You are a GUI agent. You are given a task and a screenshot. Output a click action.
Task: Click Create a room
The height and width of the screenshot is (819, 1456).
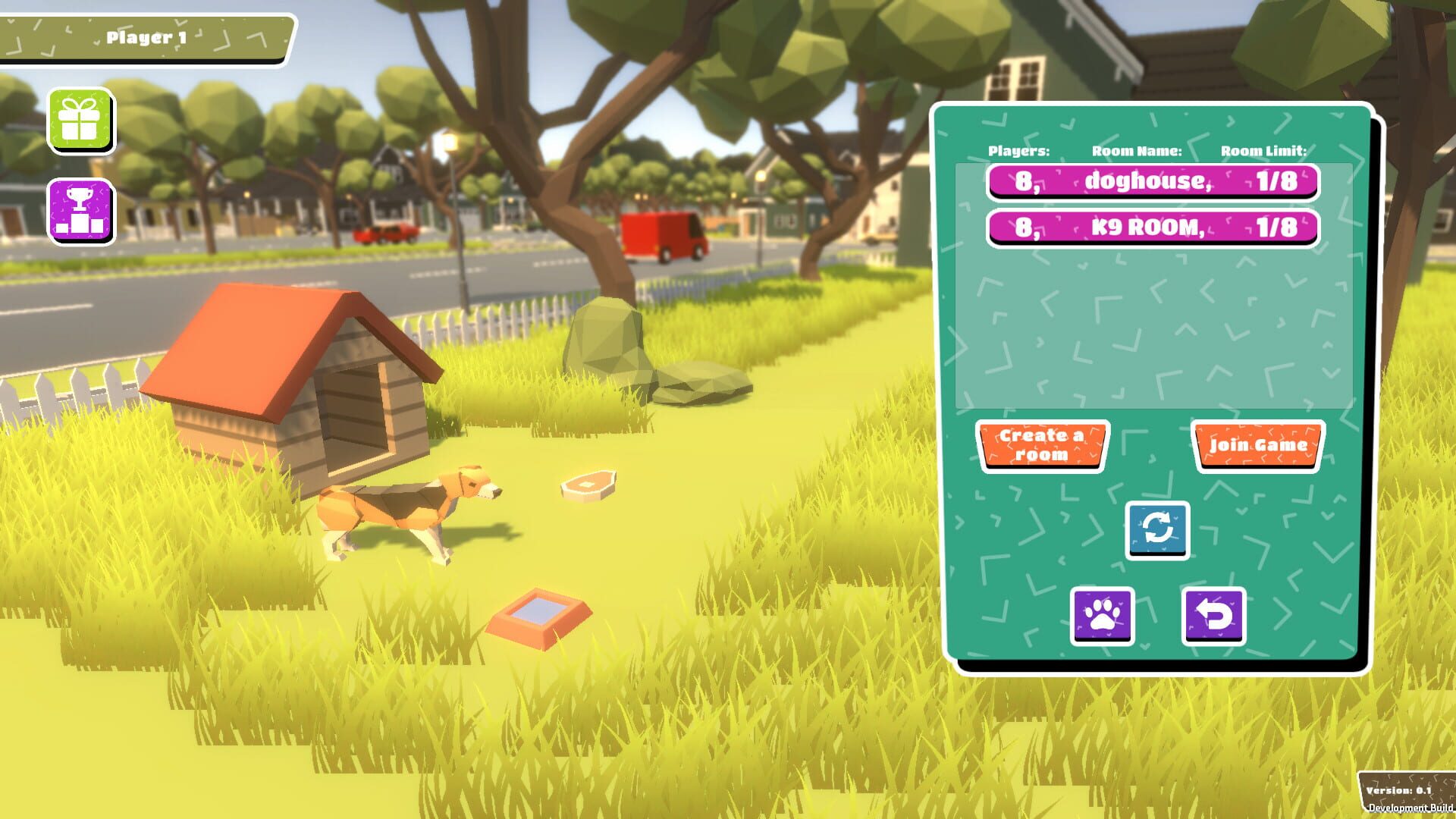pos(1042,444)
